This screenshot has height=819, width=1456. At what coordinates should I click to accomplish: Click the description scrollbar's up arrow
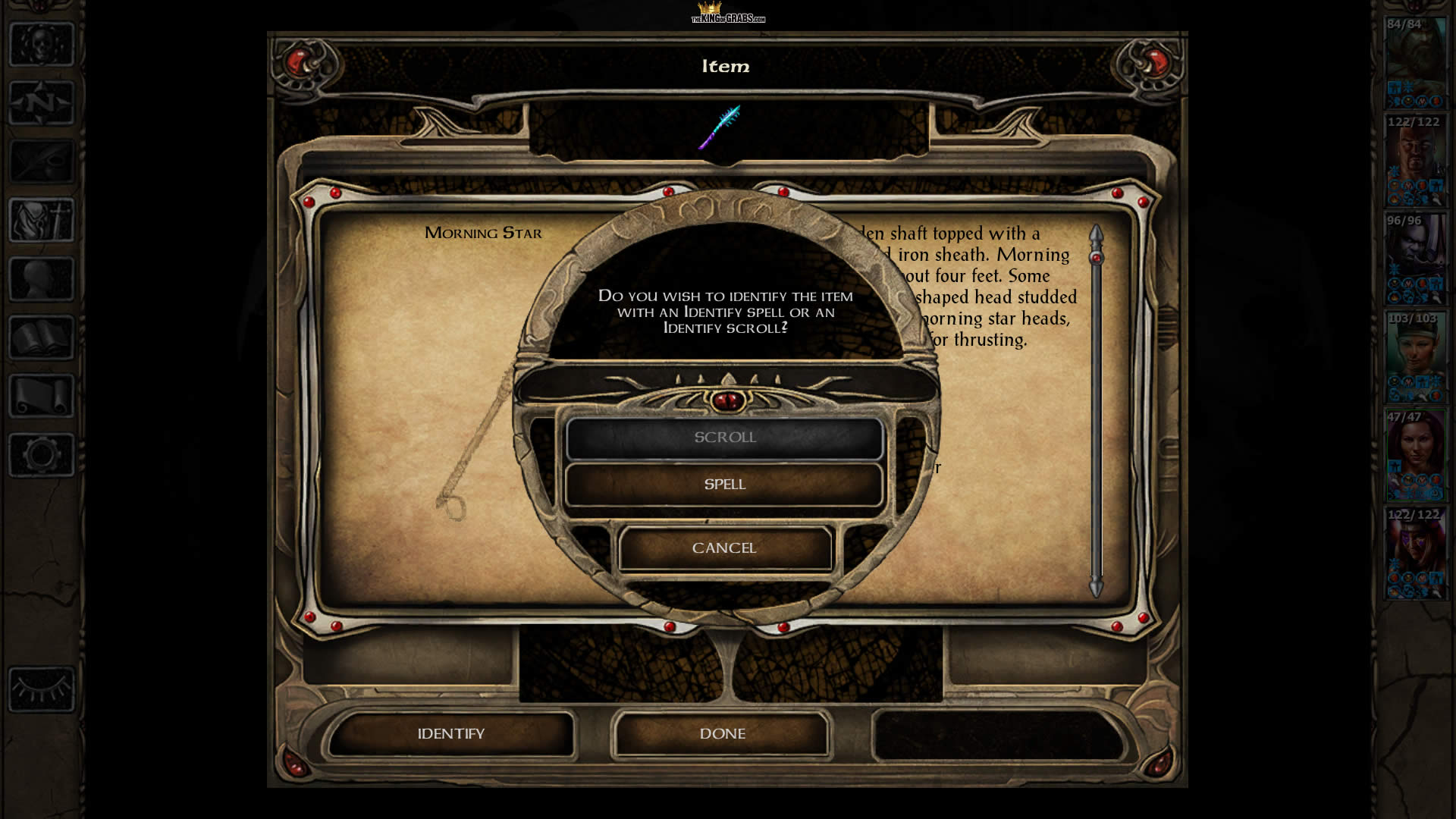1096,234
